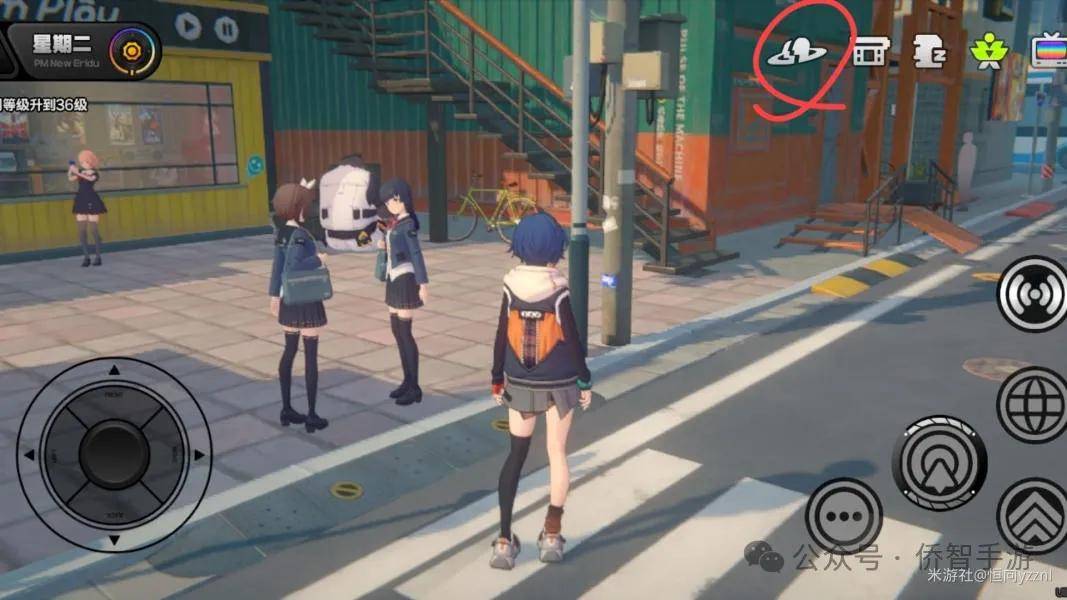This screenshot has width=1067, height=600.
Task: Tap the up arrow on the virtual joystick
Action: [x=113, y=370]
